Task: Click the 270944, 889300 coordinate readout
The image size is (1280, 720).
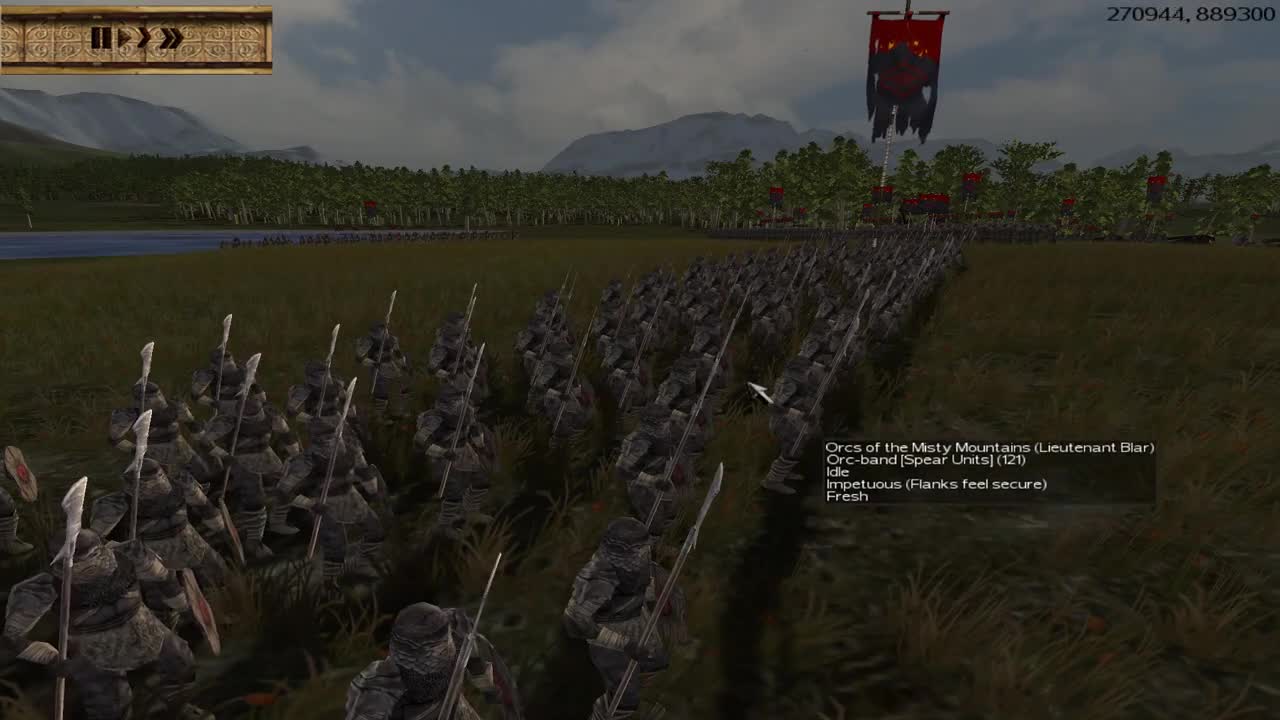Action: point(1192,14)
